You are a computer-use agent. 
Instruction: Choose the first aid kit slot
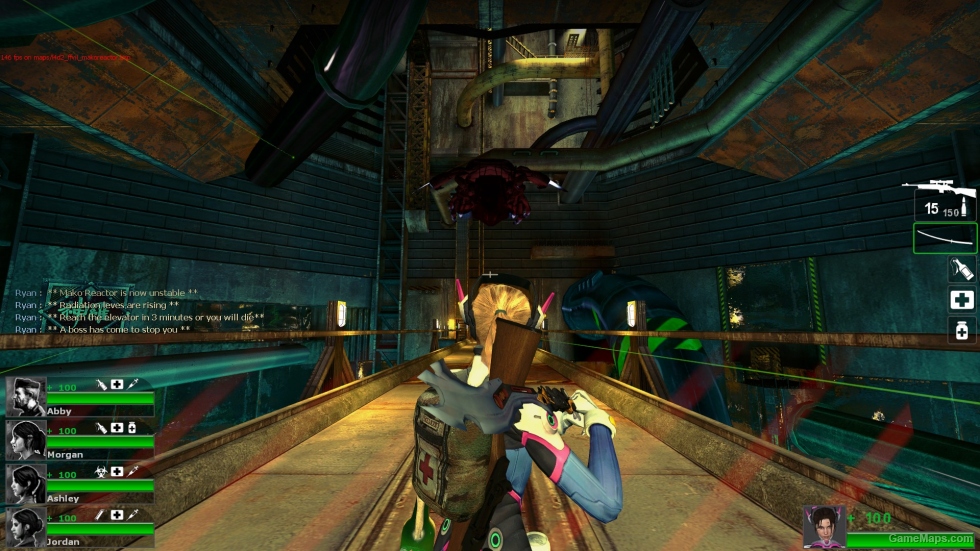[x=961, y=300]
